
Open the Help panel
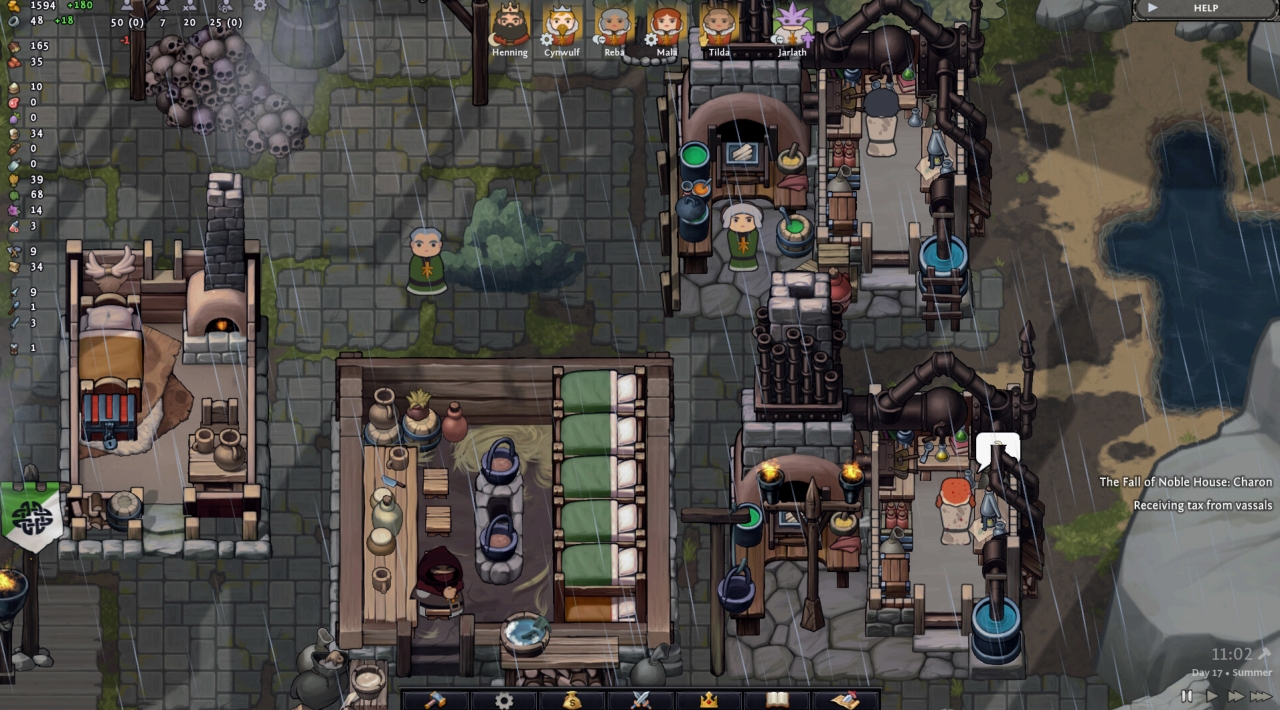[1205, 8]
